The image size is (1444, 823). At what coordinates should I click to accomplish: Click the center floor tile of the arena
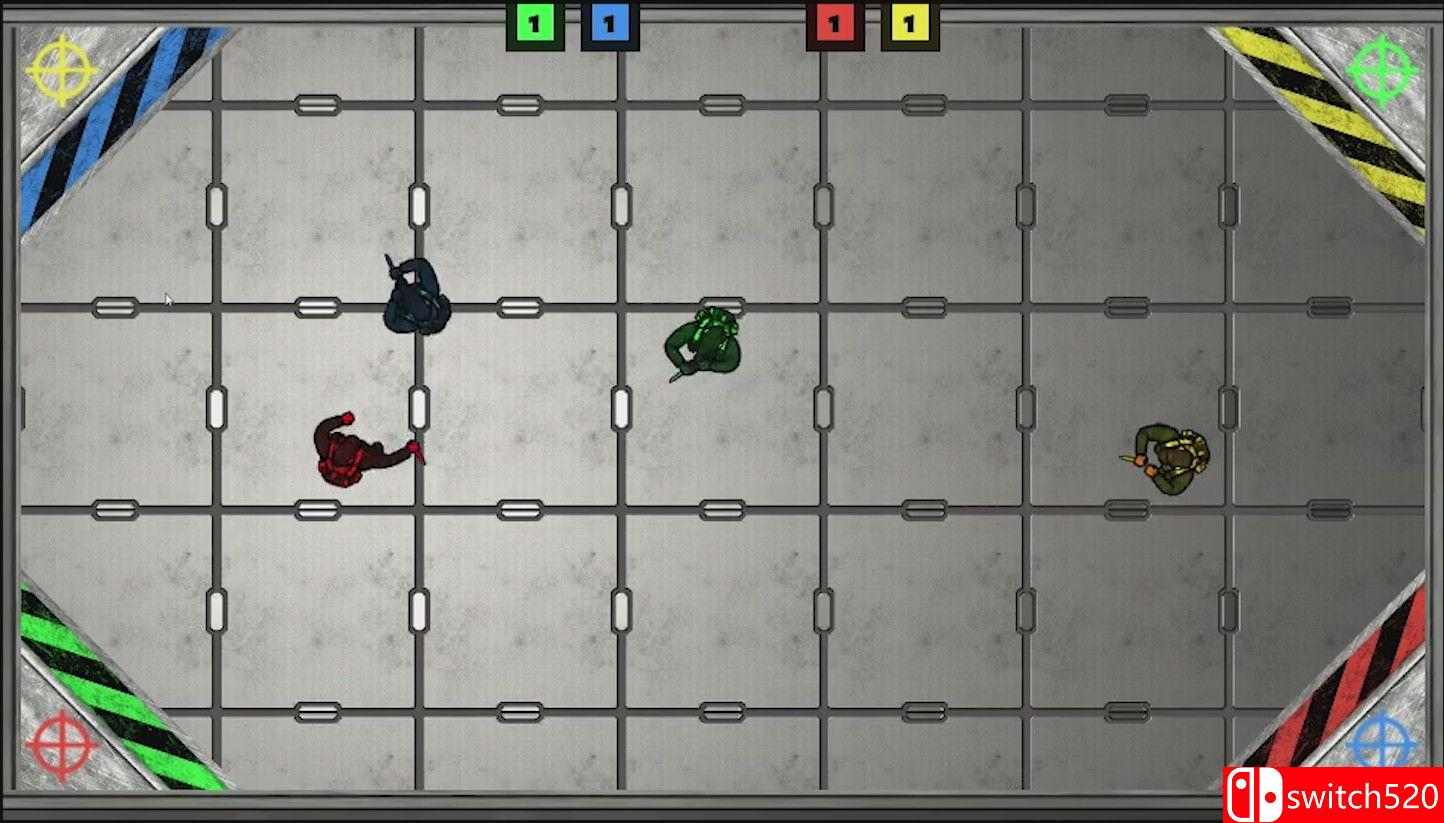tap(722, 410)
